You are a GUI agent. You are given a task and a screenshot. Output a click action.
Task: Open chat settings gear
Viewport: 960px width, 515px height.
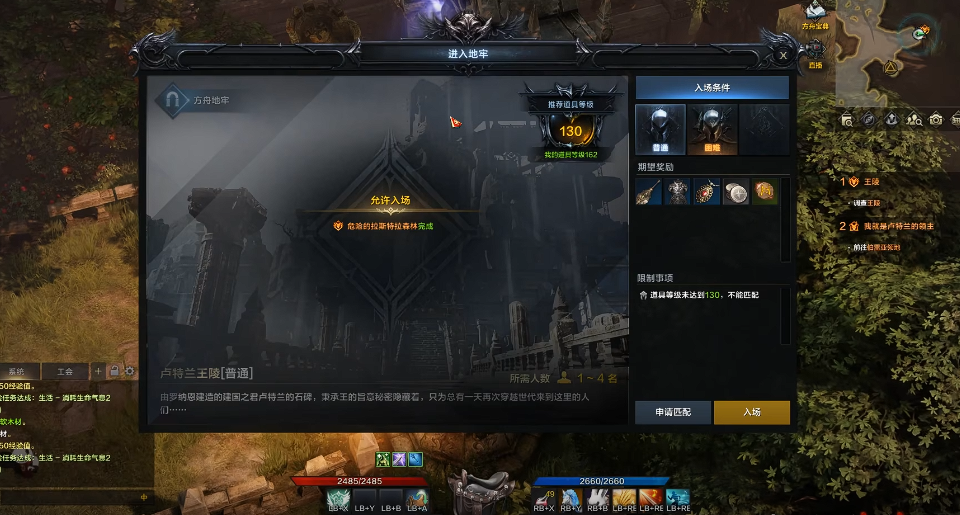tap(129, 371)
